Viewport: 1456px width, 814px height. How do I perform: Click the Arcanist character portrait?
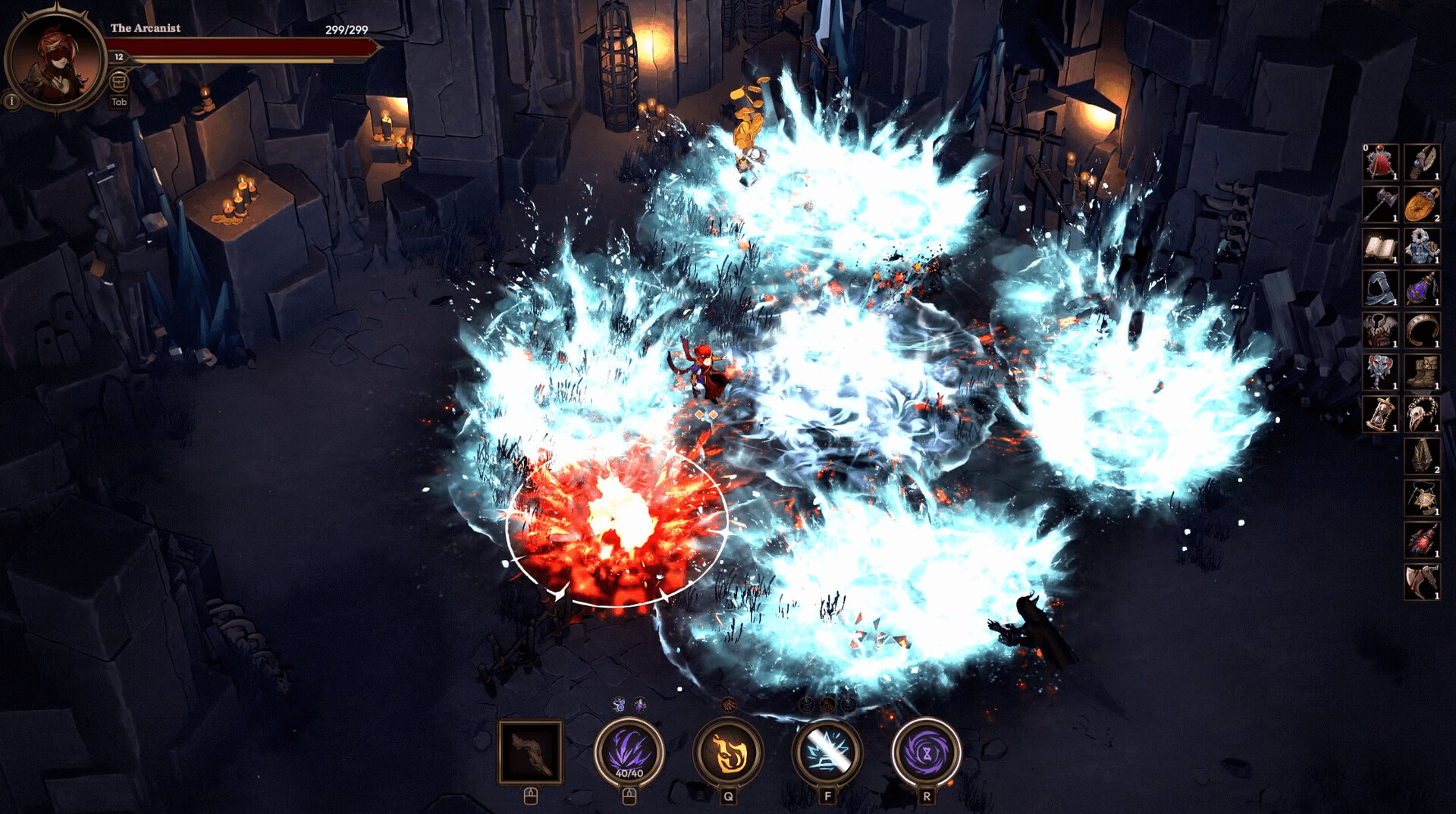[x=55, y=59]
